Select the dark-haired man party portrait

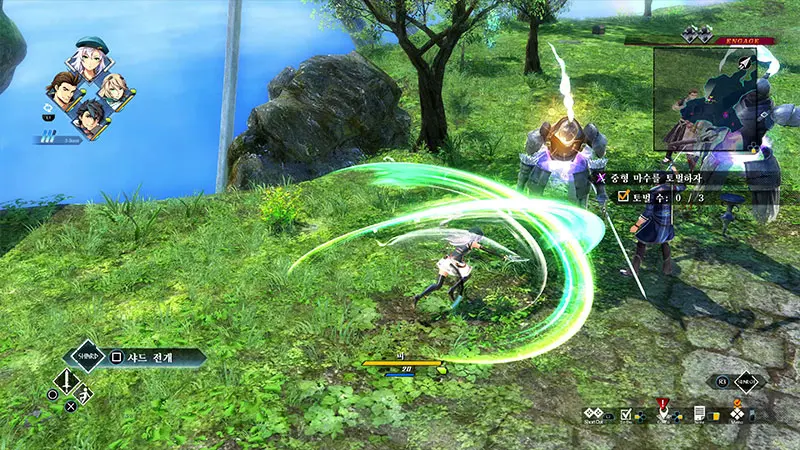[x=89, y=116]
